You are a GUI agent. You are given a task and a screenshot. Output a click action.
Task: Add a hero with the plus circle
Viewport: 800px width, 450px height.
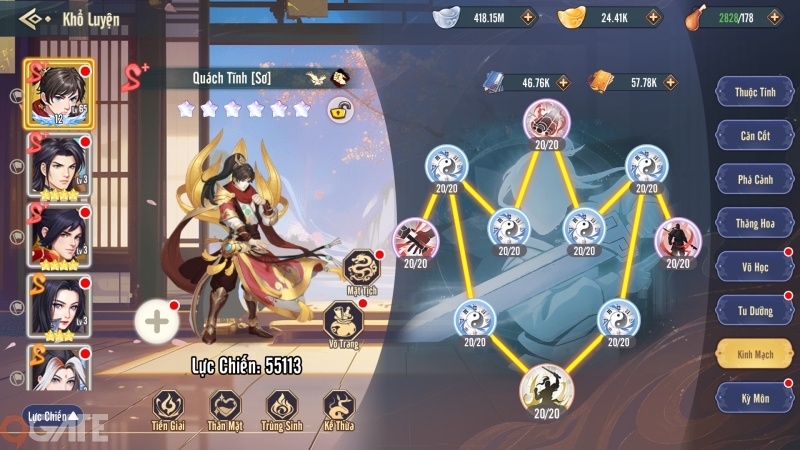click(156, 321)
